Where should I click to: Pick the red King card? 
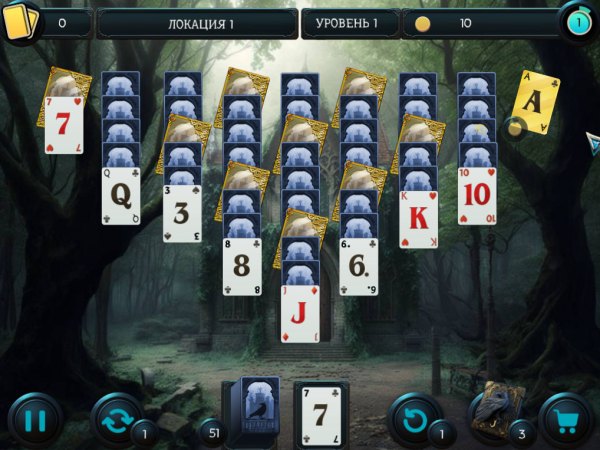(418, 219)
